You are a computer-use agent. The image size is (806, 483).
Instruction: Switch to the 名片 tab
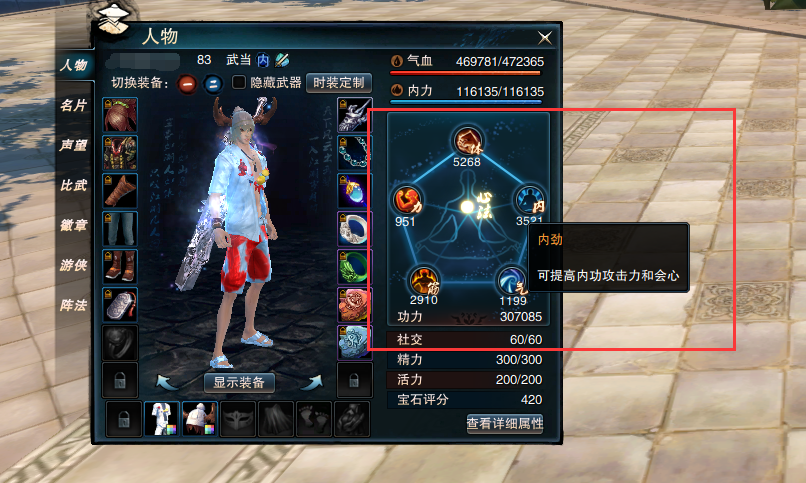click(73, 105)
